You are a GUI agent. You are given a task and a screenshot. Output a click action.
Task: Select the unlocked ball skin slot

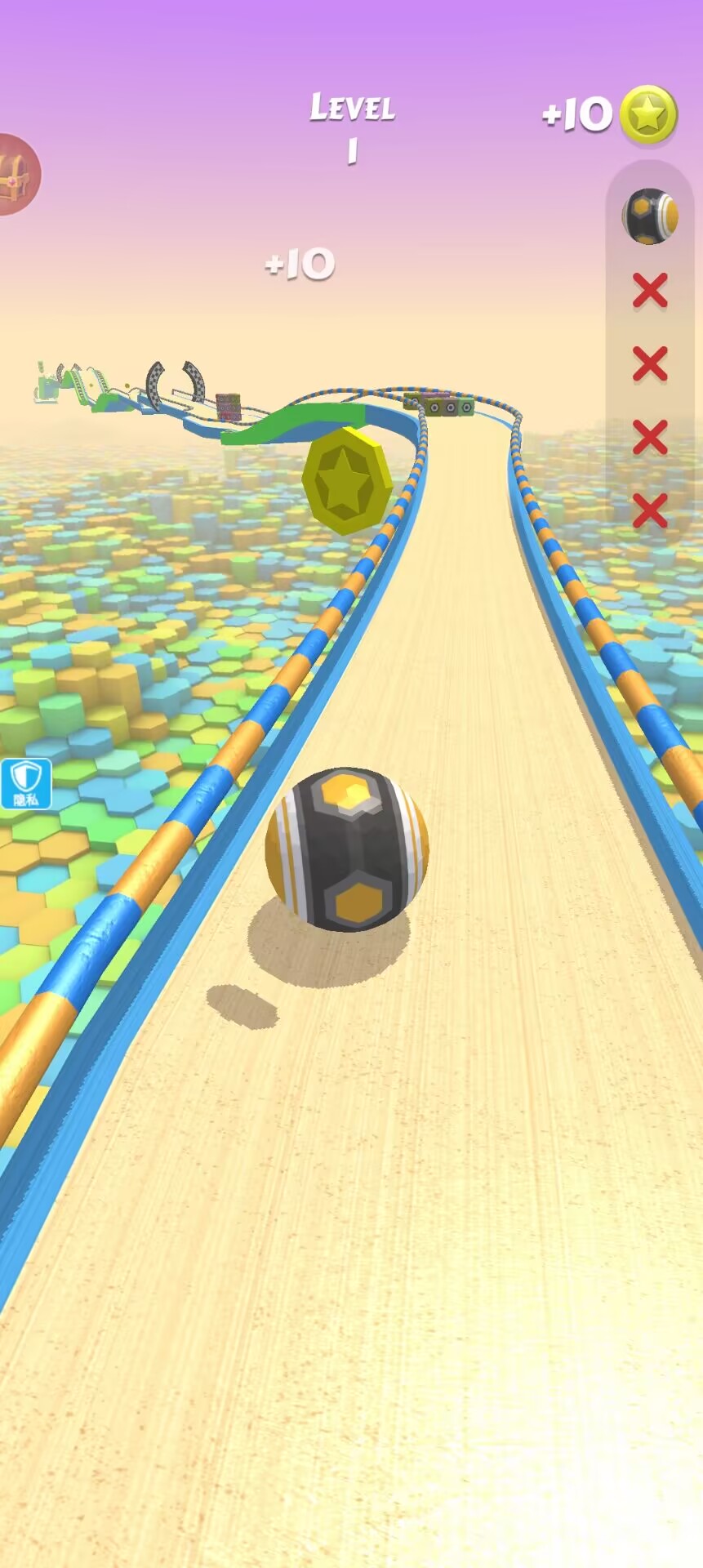point(650,216)
